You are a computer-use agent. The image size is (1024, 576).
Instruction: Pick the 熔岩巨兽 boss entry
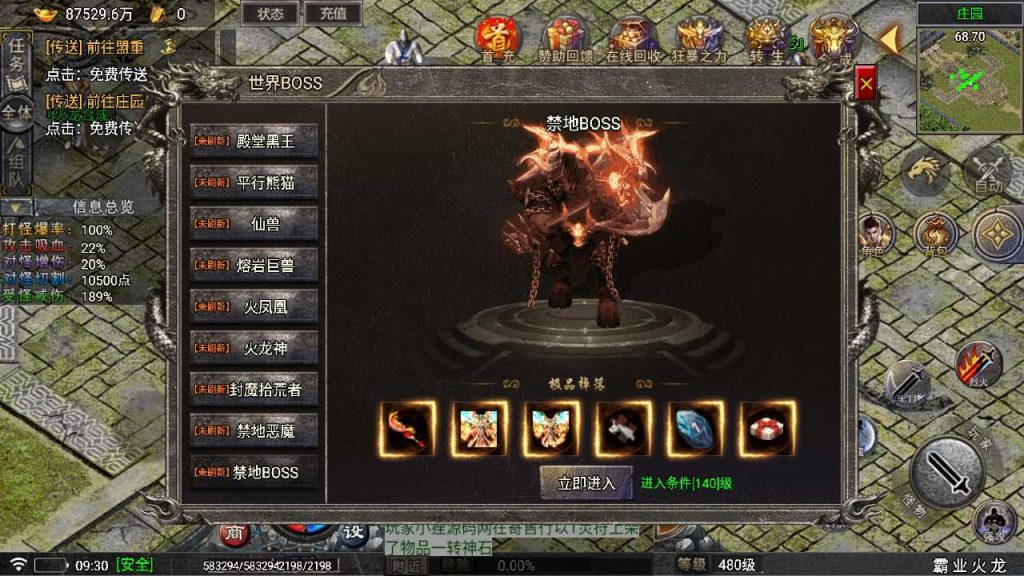coord(254,265)
